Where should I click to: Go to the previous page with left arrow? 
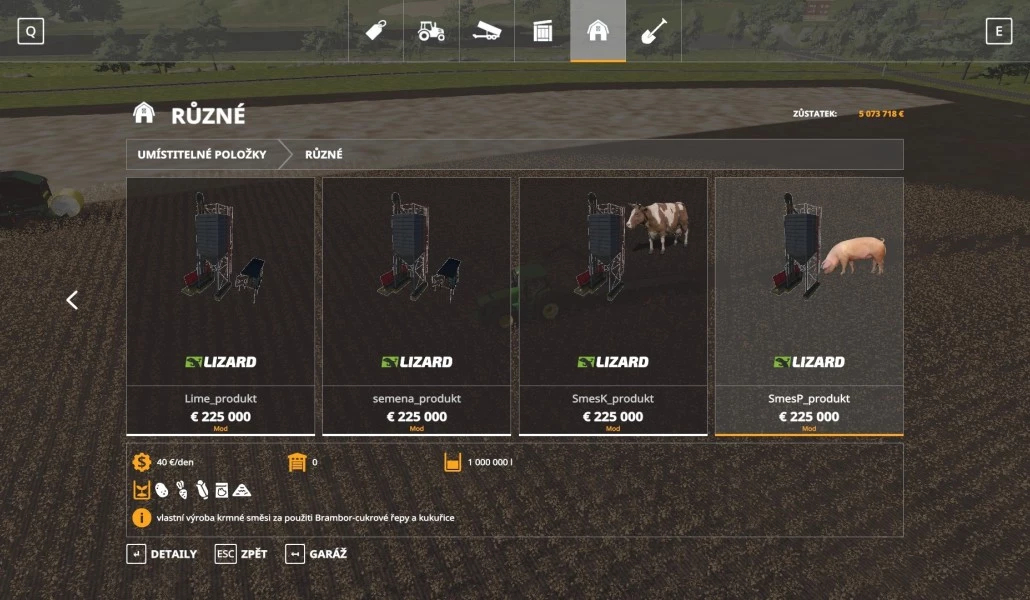(72, 300)
